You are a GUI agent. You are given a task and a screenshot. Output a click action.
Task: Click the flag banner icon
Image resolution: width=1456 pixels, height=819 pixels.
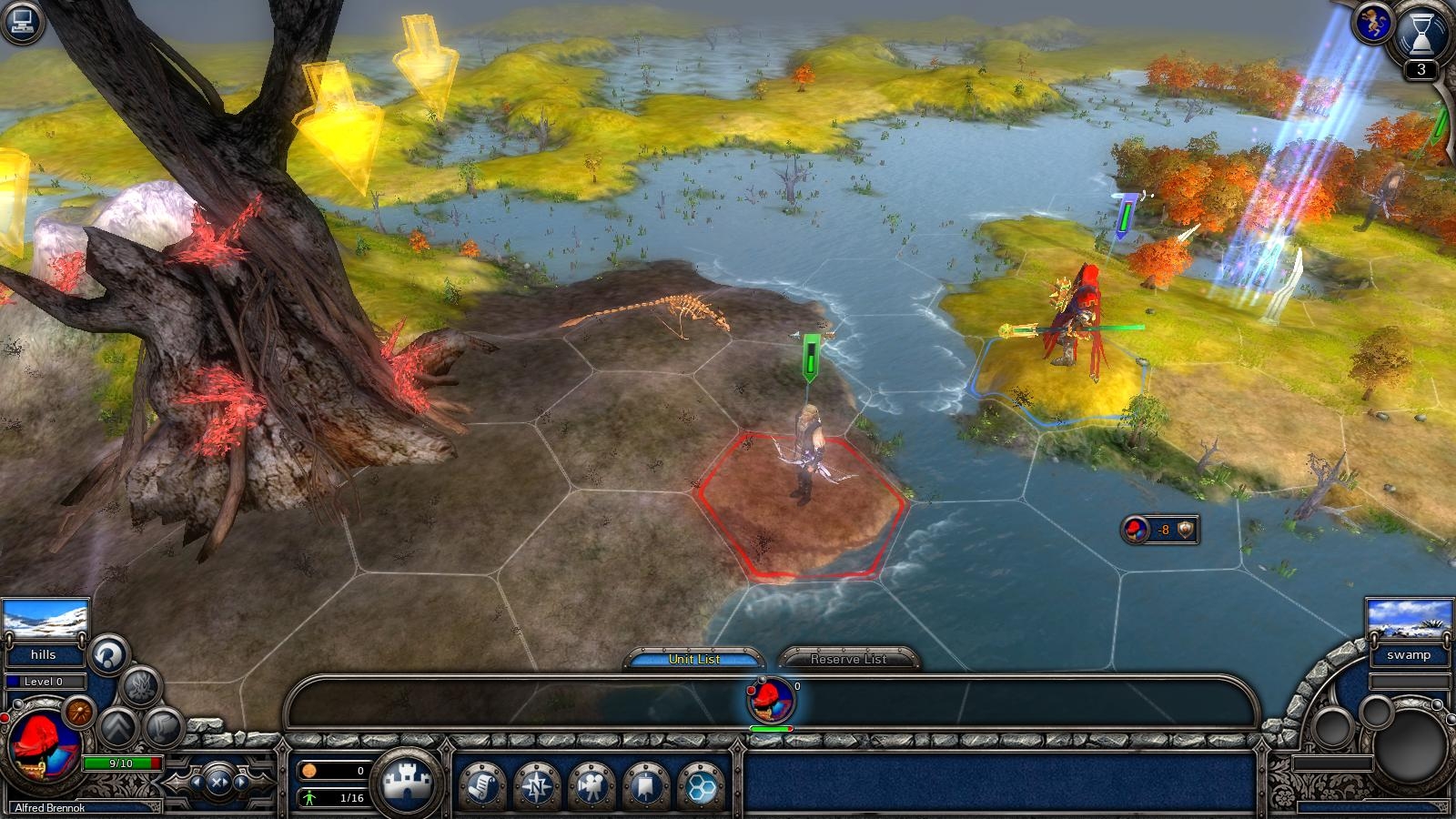pos(645,786)
